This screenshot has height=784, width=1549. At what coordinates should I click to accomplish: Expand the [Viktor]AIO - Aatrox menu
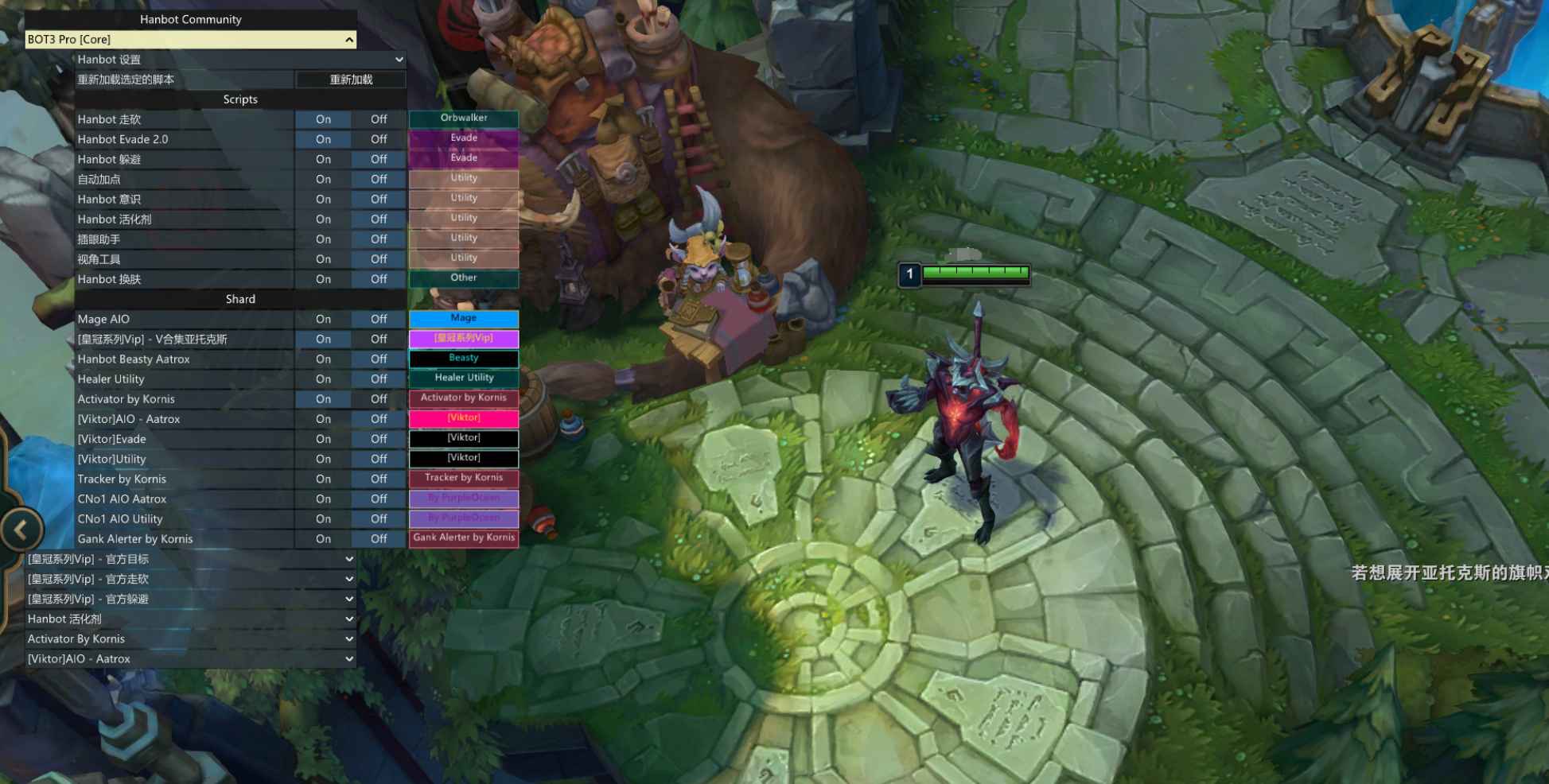[348, 658]
